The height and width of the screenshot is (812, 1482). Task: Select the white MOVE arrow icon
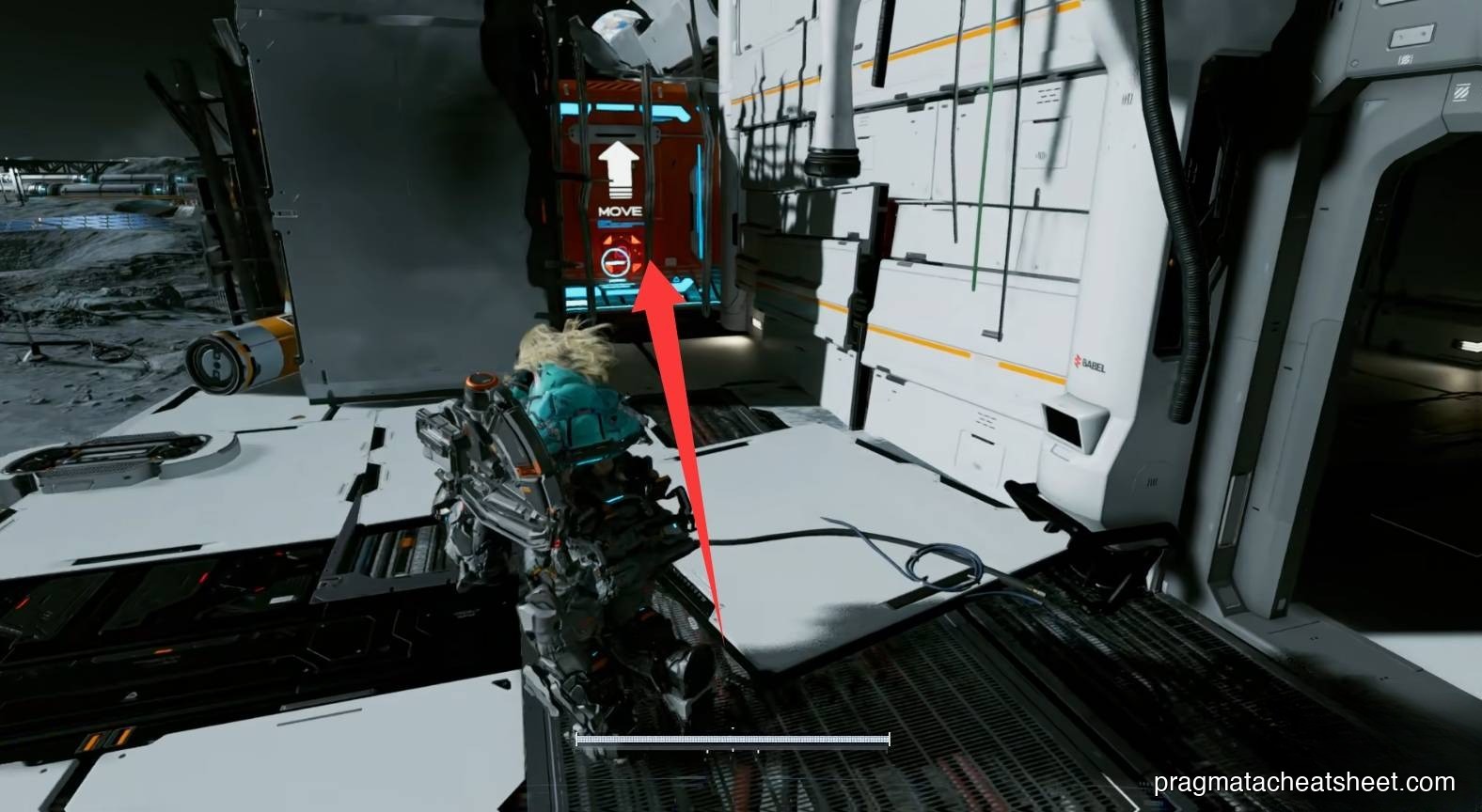coord(619,169)
